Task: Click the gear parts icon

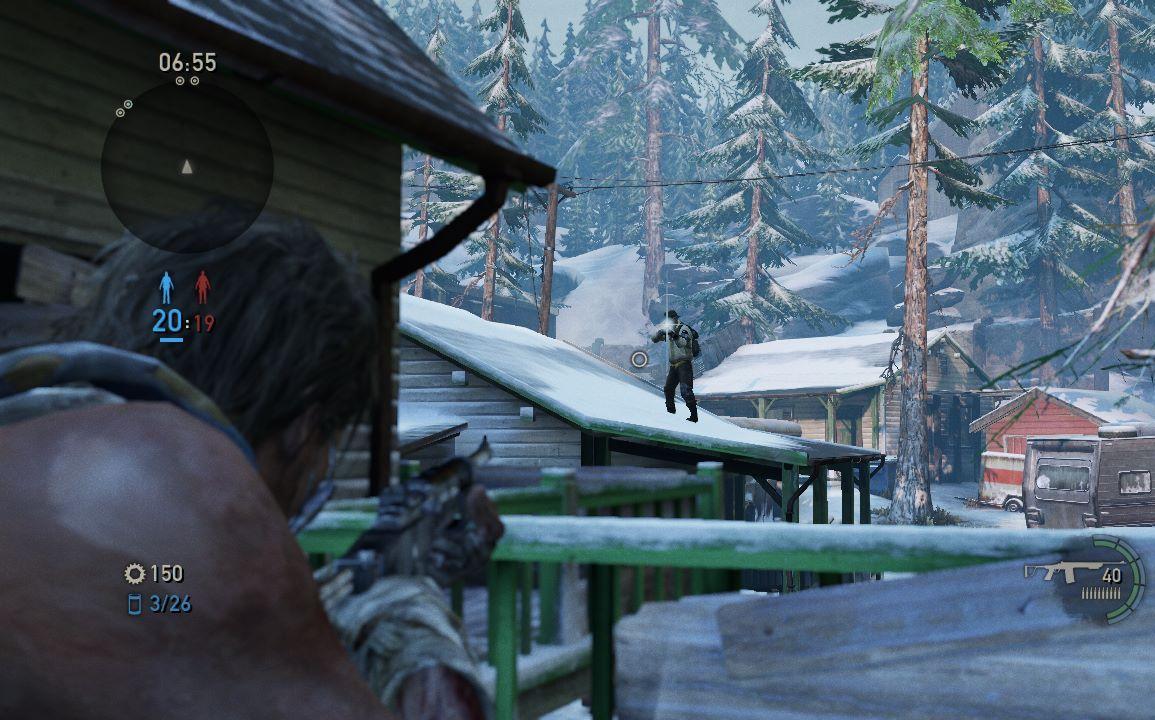Action: pos(135,573)
